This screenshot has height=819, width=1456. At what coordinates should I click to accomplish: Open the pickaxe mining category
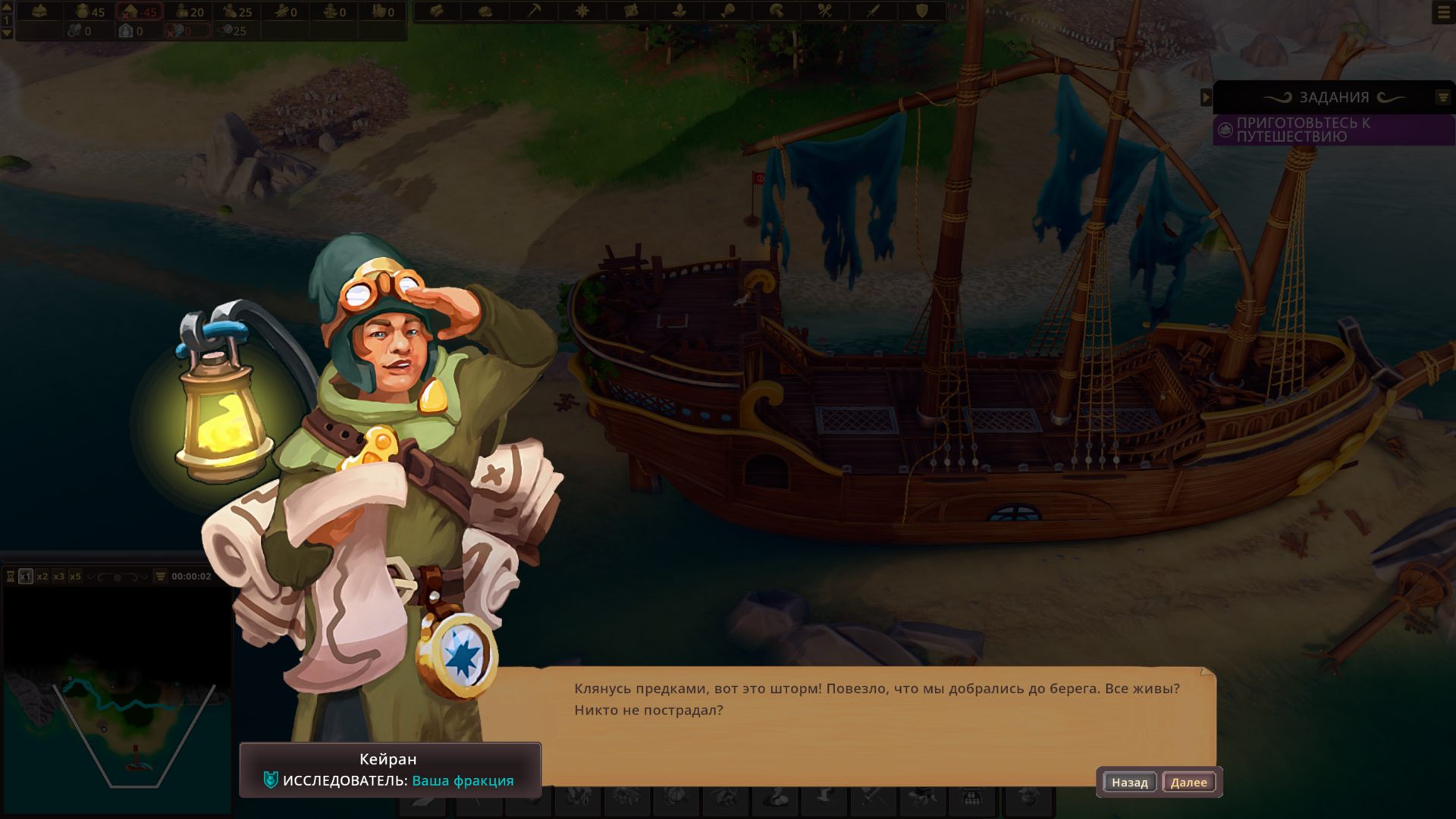point(534,11)
